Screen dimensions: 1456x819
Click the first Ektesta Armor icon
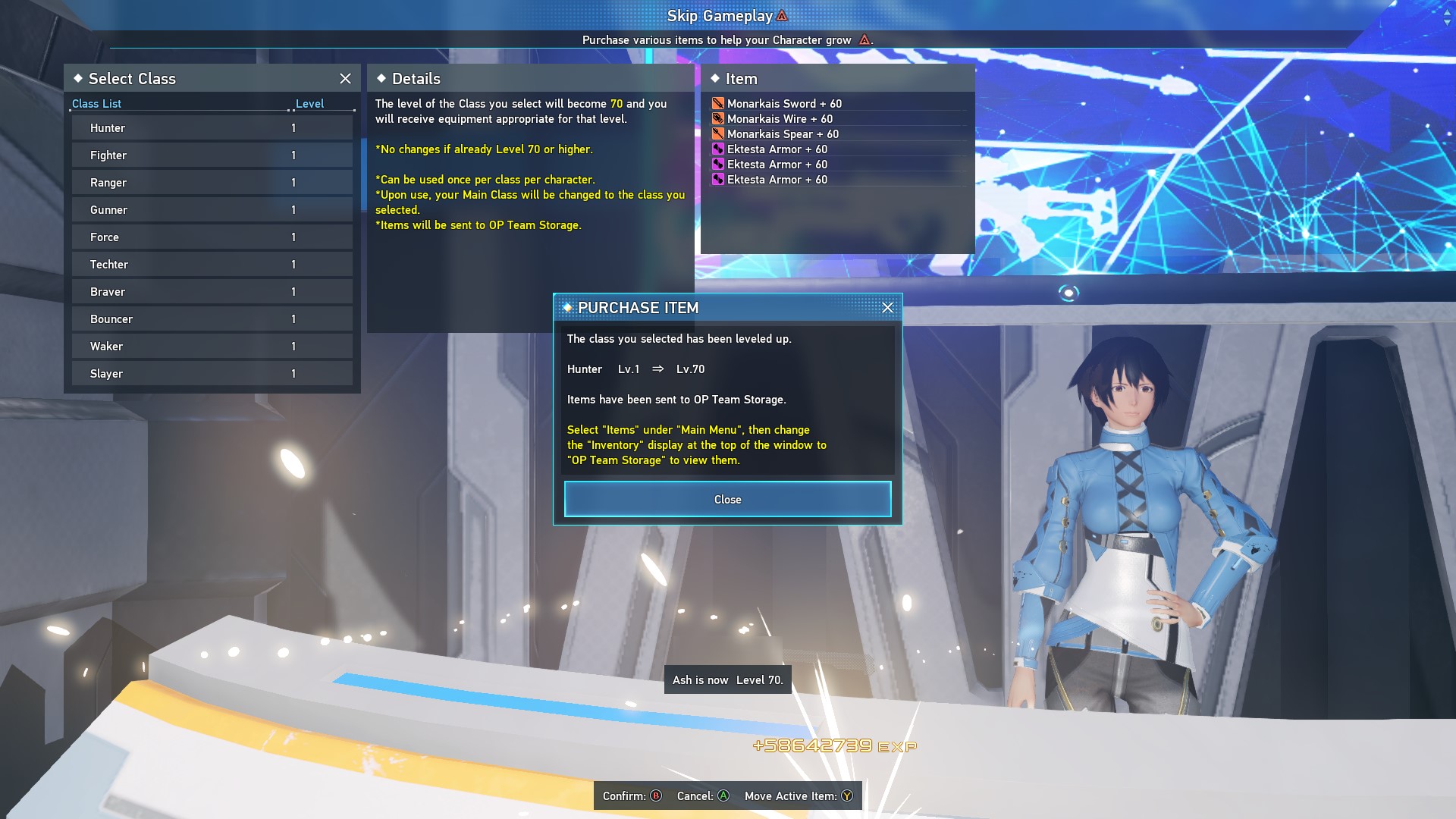pyautogui.click(x=717, y=149)
